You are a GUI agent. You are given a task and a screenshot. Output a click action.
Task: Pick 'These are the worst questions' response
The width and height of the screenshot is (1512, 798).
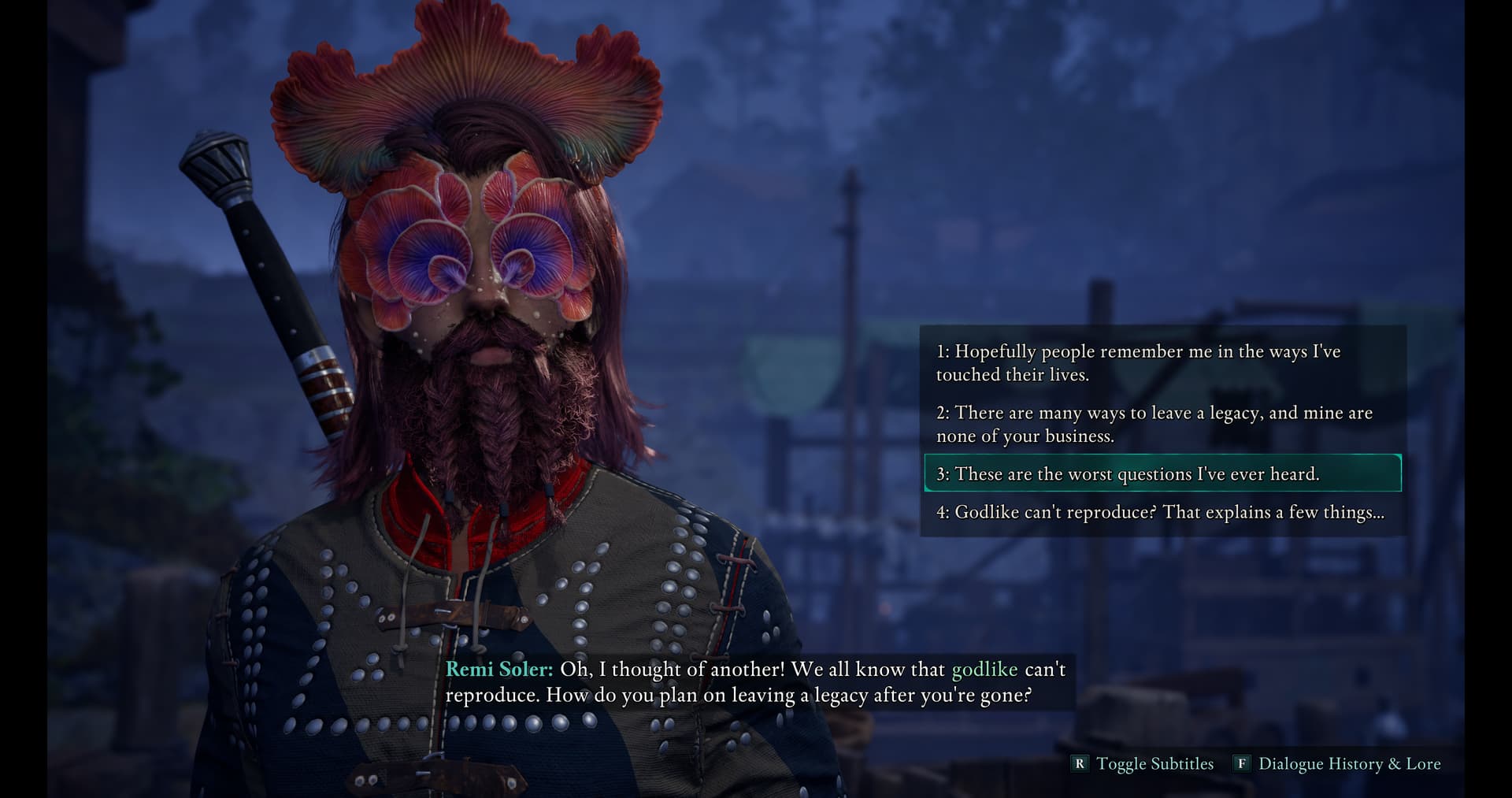(x=1127, y=473)
